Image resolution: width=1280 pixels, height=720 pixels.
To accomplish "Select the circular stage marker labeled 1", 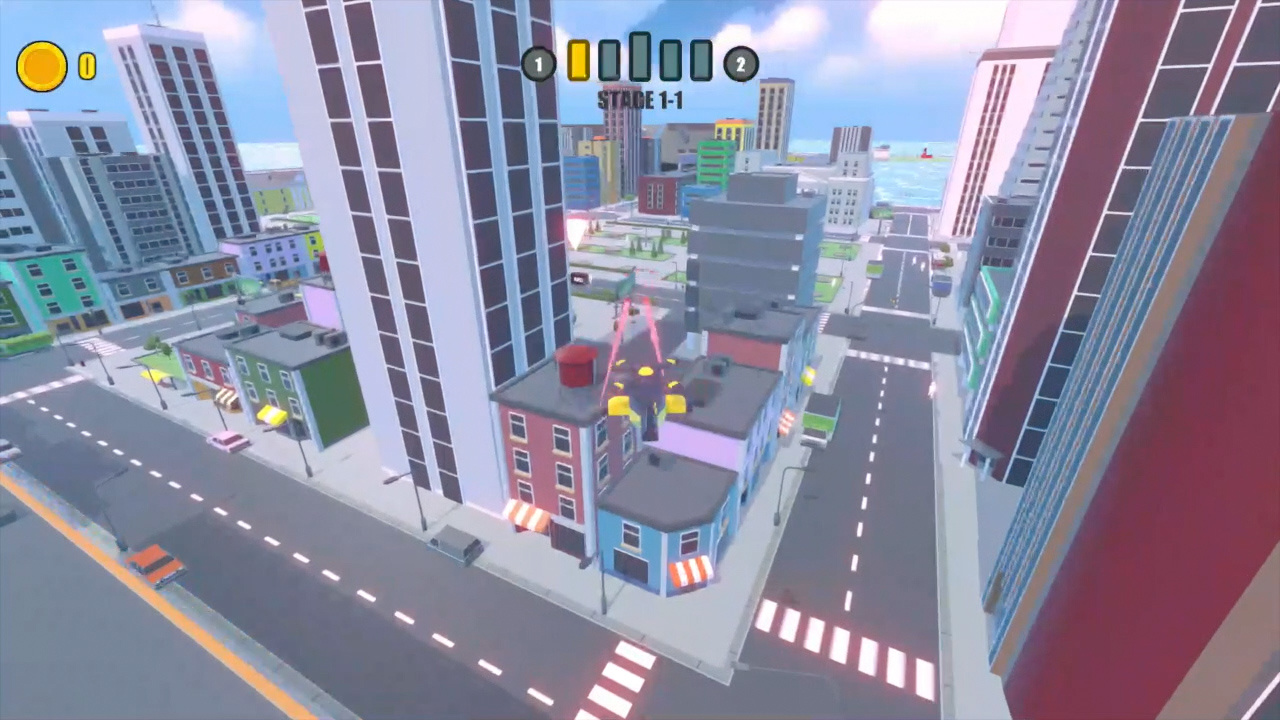I will pos(538,64).
